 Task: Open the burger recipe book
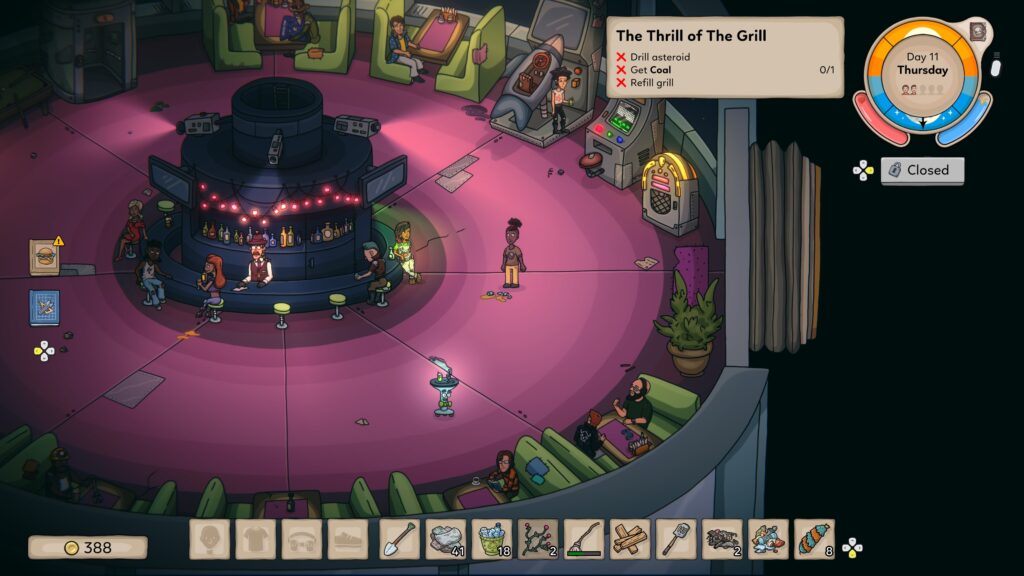(44, 256)
